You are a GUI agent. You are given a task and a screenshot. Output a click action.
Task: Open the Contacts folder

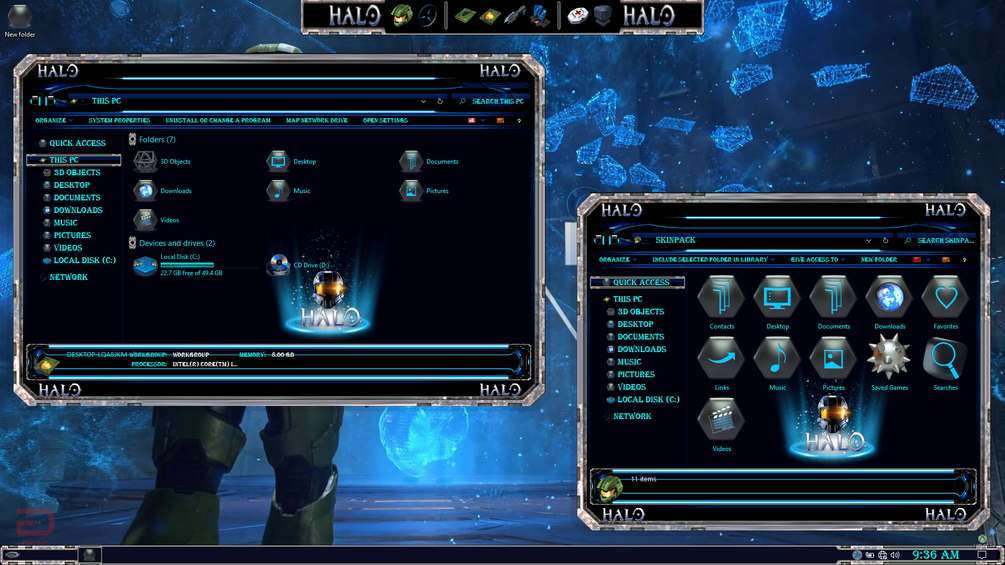coord(721,301)
